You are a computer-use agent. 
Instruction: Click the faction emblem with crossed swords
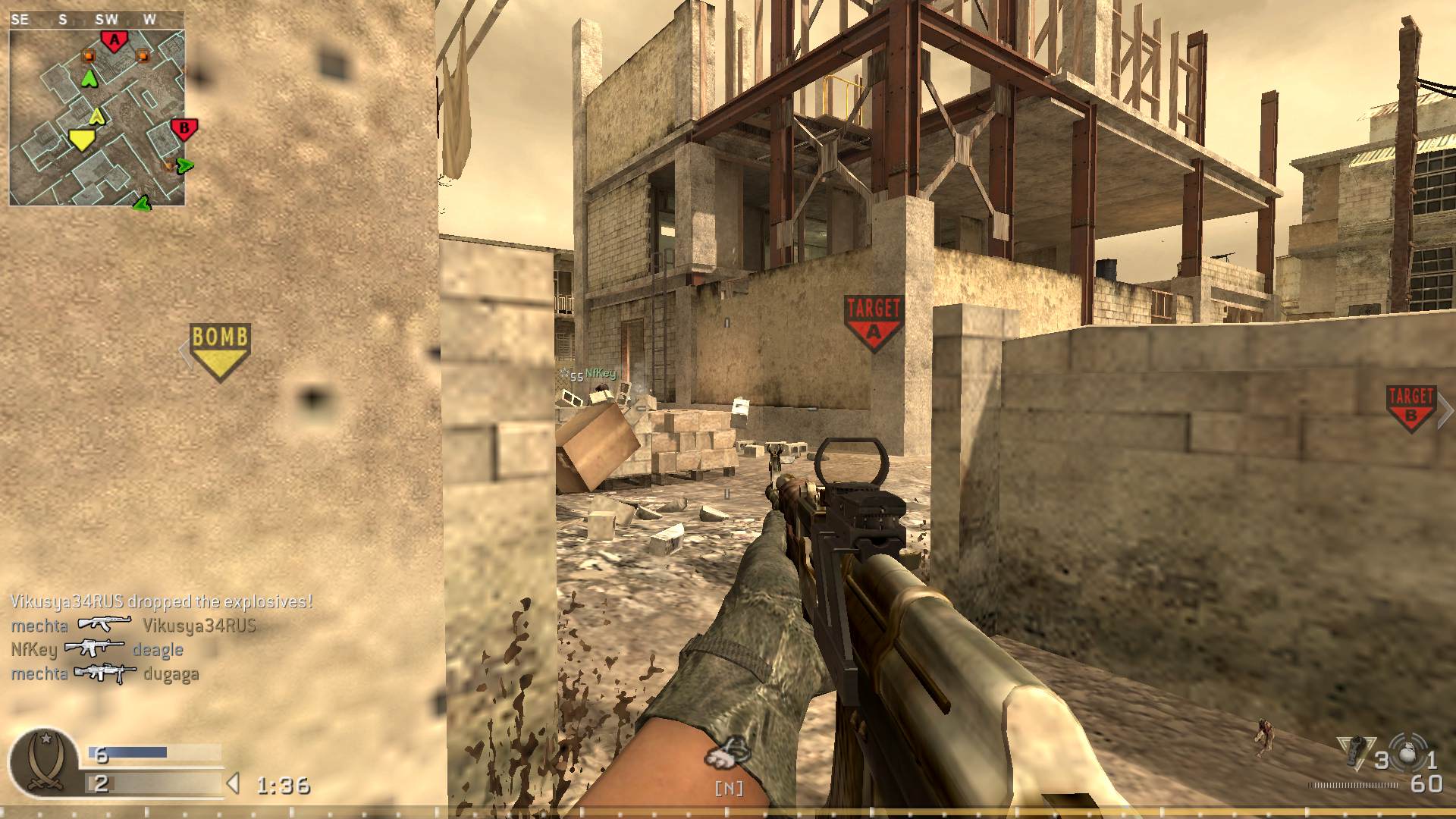(x=44, y=763)
